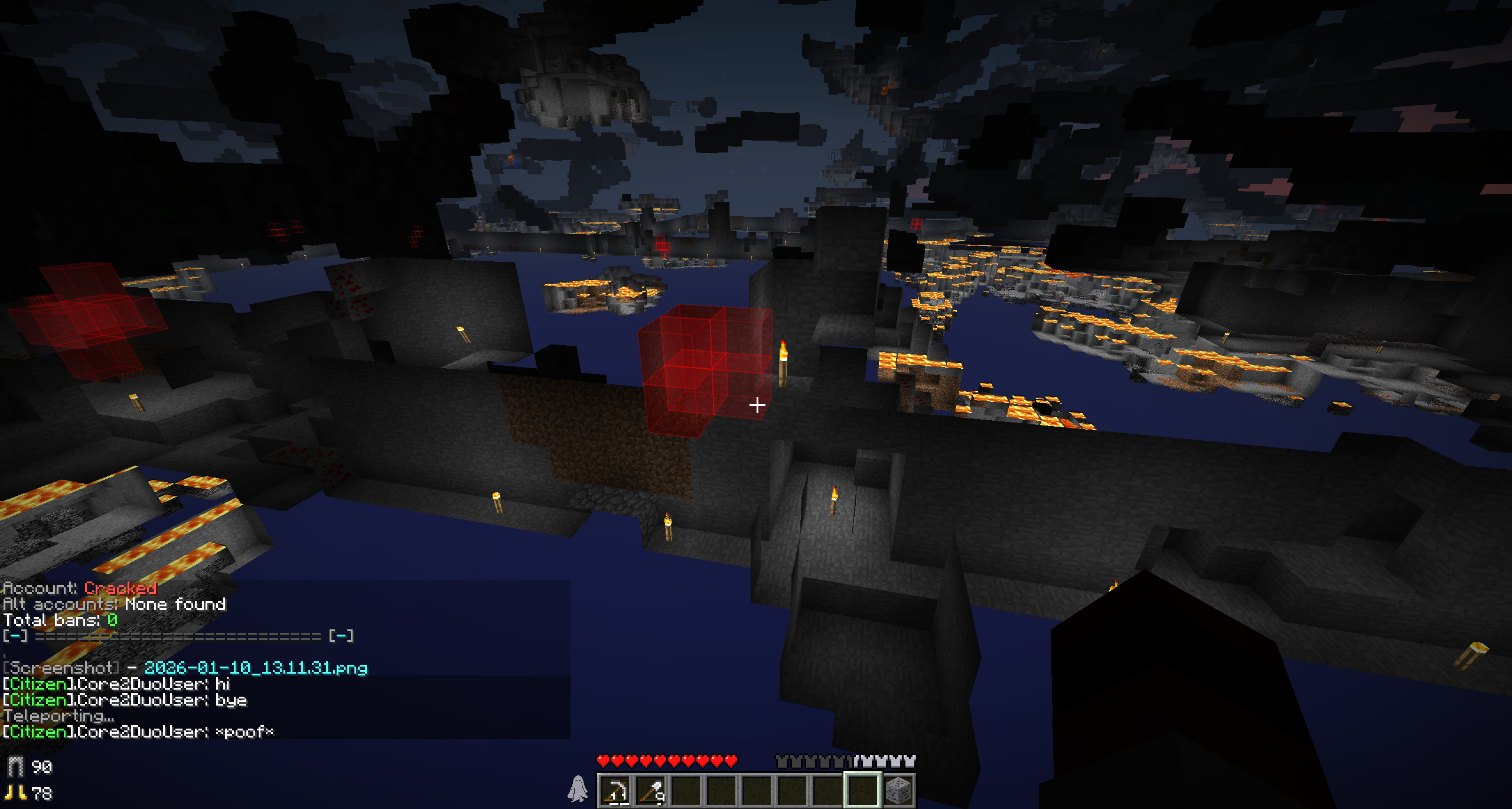Click the golden boots durability icon
This screenshot has width=1512, height=809.
coord(15,793)
